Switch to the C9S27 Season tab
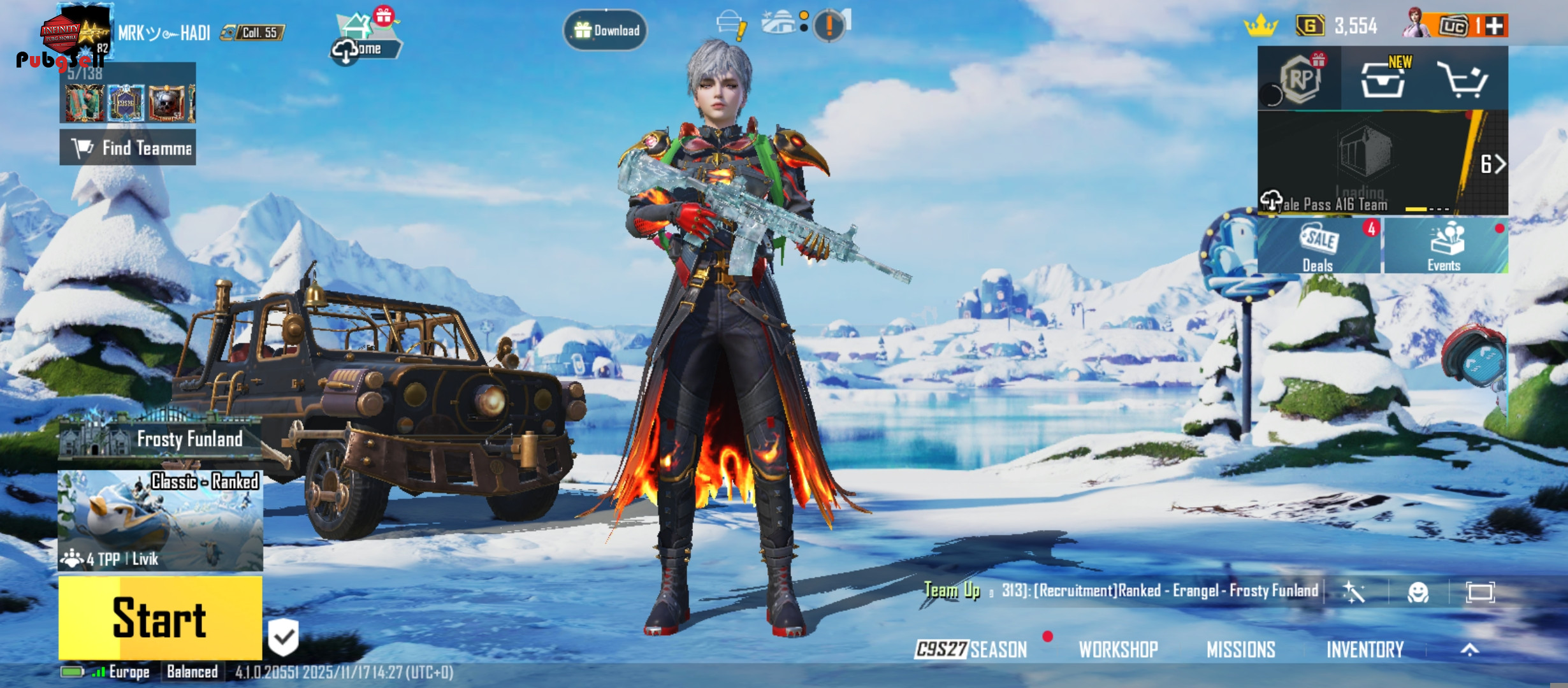Viewport: 1568px width, 688px height. tap(971, 649)
